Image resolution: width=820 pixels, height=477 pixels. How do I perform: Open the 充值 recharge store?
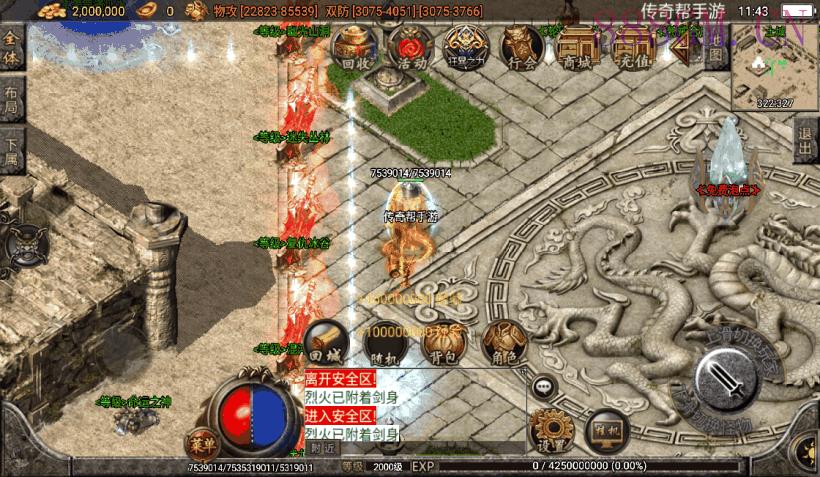(x=630, y=47)
